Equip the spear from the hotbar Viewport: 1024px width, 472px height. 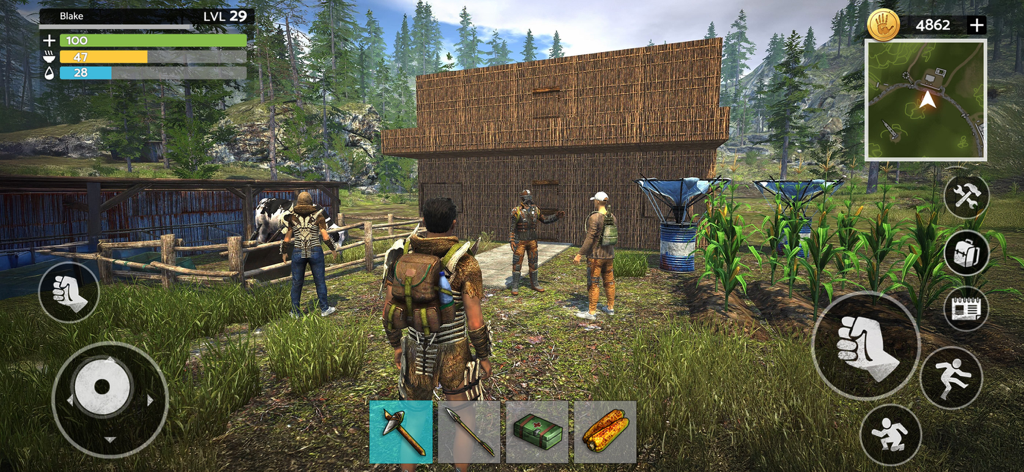(x=469, y=432)
